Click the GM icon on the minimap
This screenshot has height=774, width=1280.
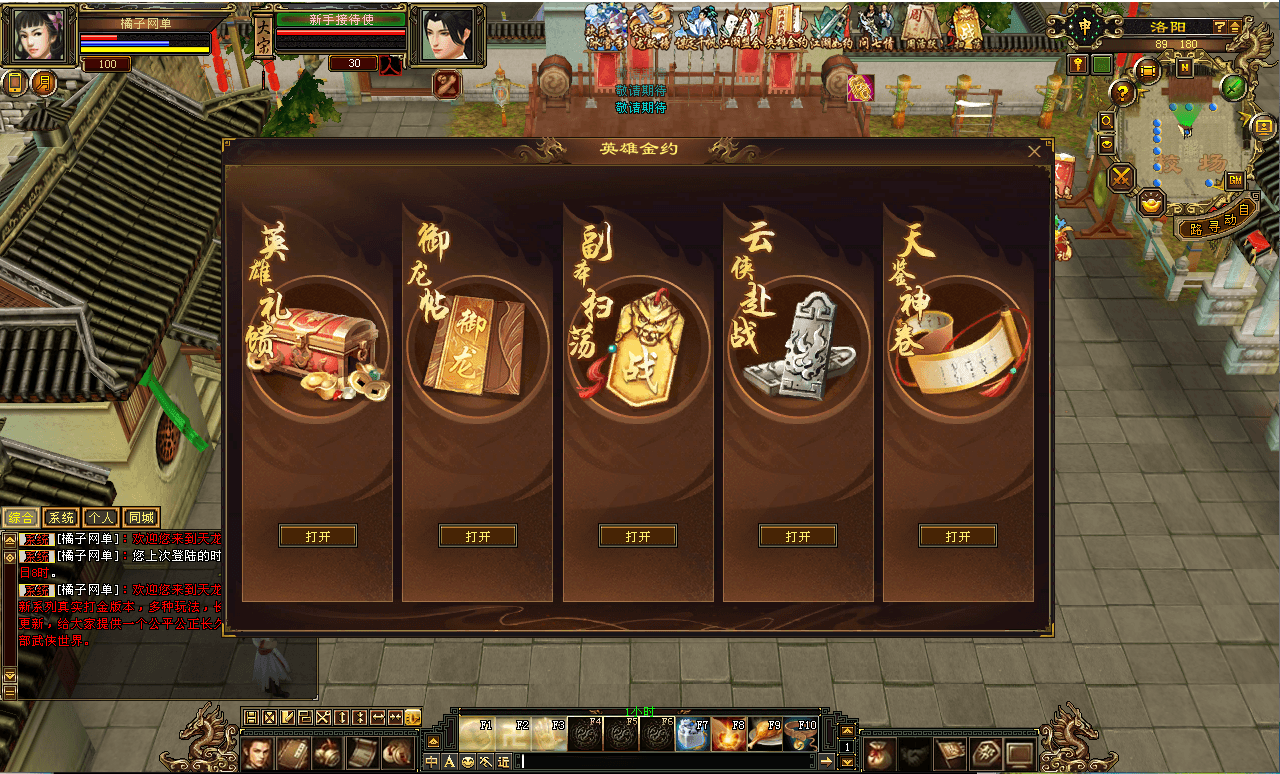(x=1234, y=180)
